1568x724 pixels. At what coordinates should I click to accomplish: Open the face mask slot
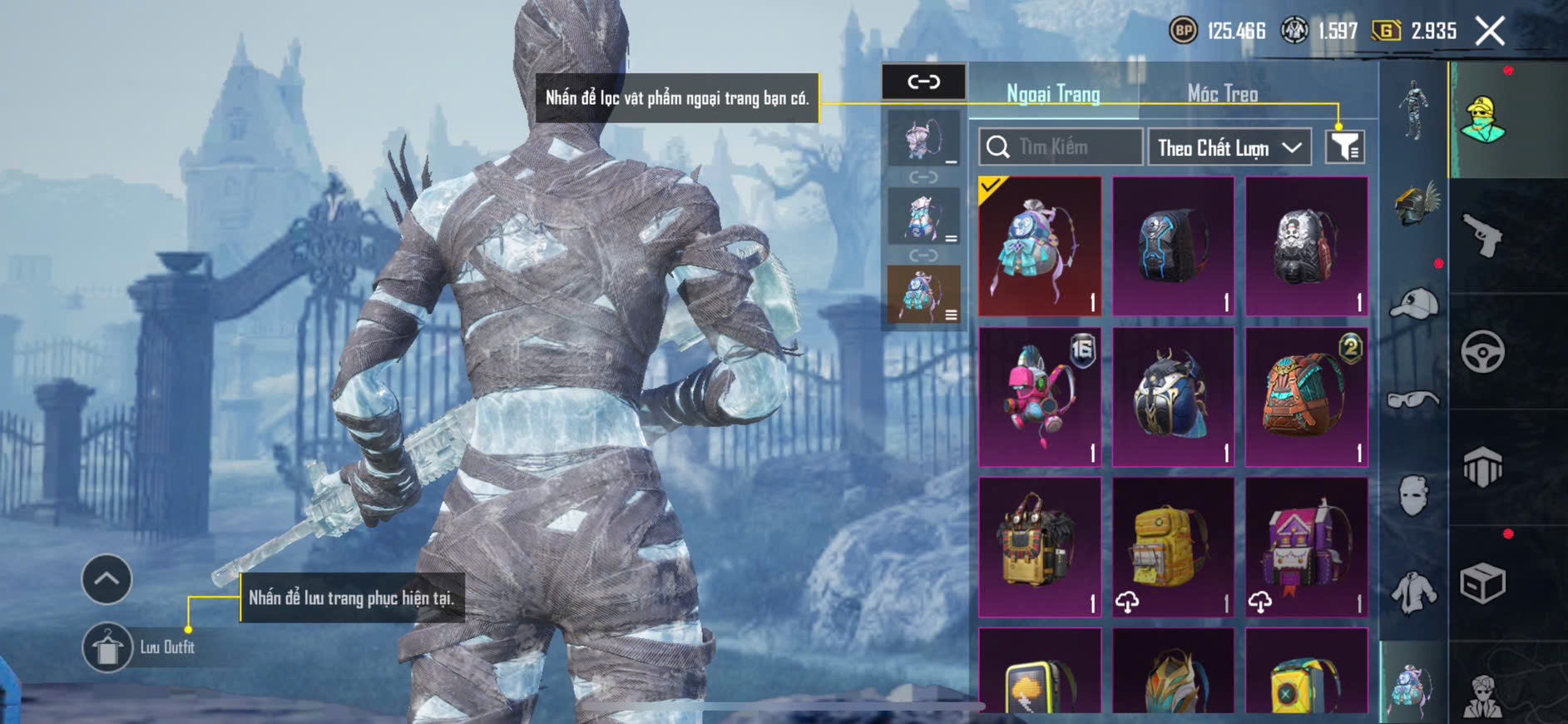[1414, 497]
